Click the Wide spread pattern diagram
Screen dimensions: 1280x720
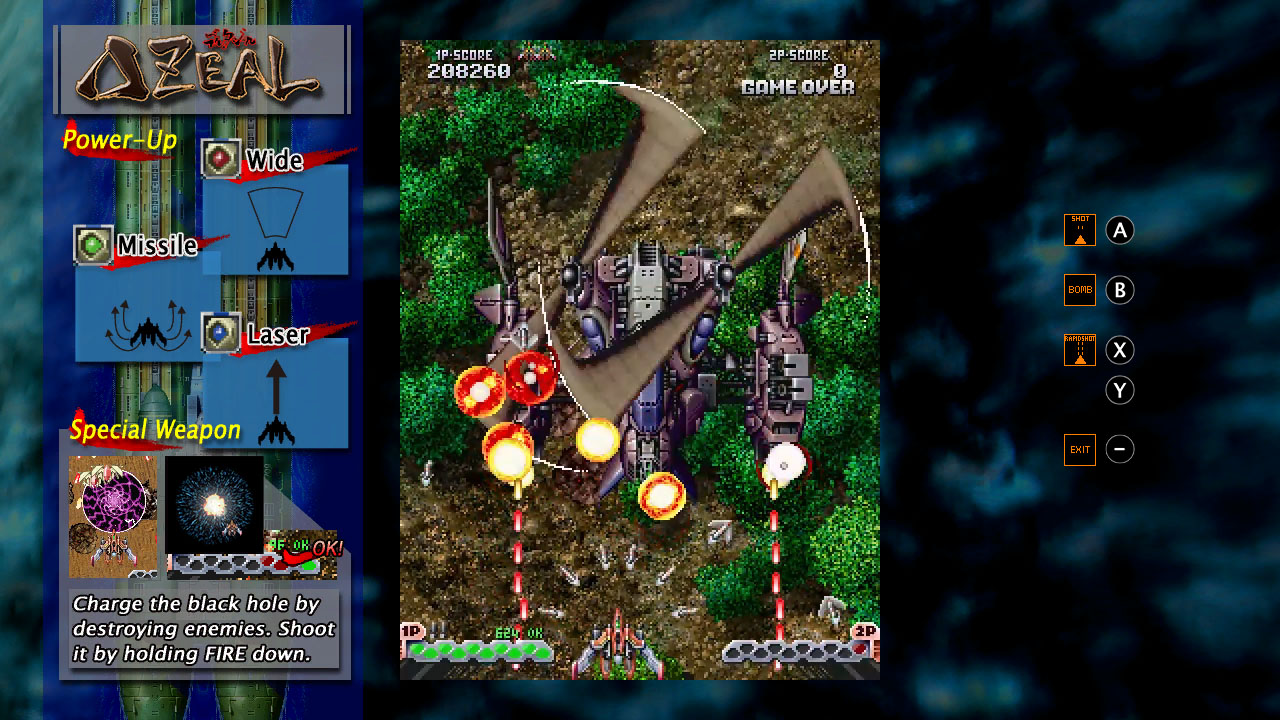275,215
